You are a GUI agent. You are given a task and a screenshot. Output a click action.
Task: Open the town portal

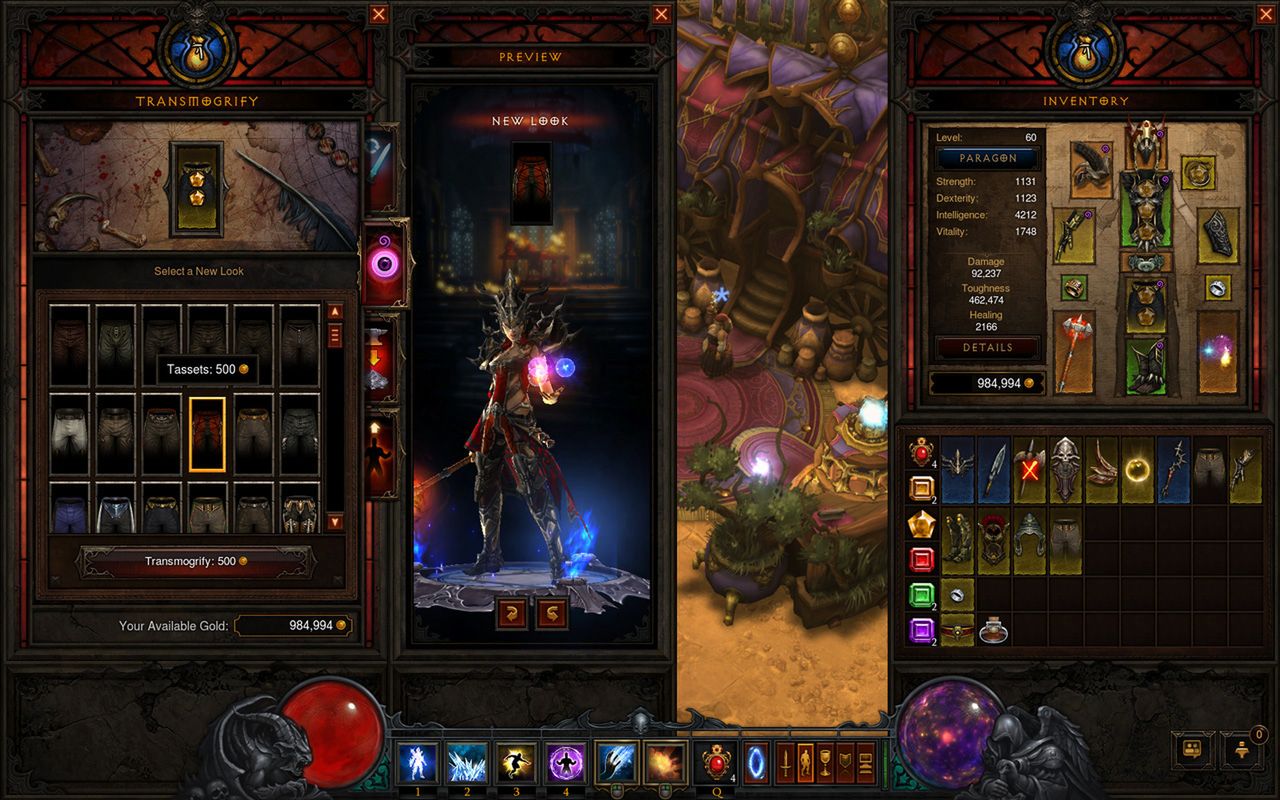click(x=756, y=763)
